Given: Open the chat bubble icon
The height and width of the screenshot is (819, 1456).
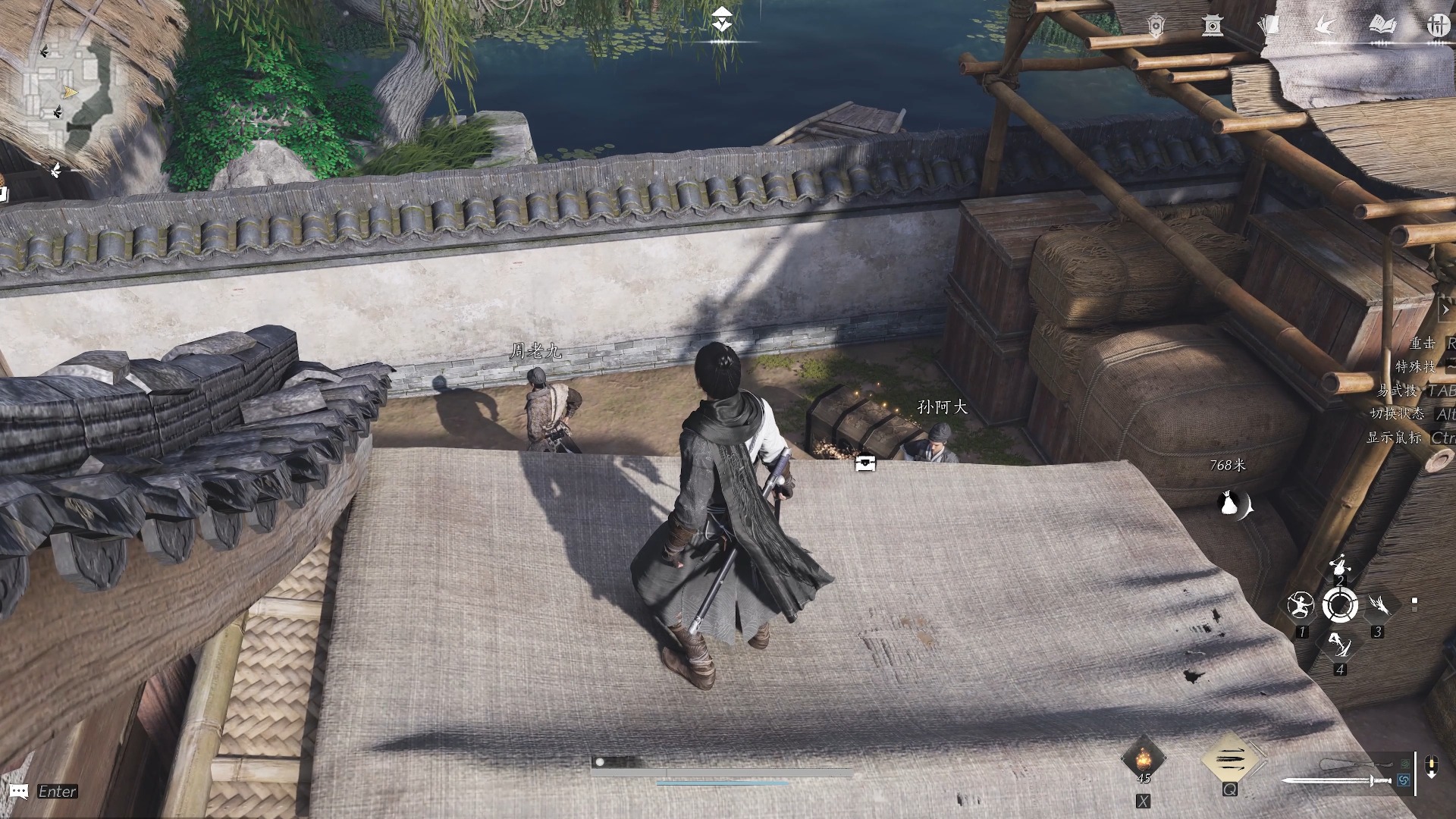Looking at the screenshot, I should (20, 792).
